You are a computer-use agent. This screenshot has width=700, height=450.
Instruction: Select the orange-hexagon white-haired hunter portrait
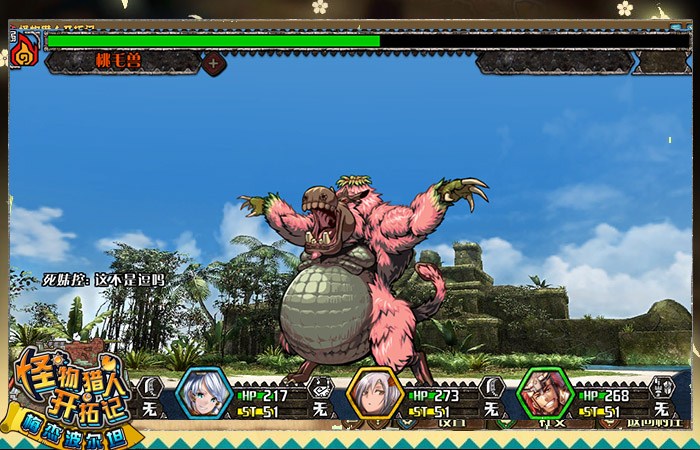(x=375, y=395)
